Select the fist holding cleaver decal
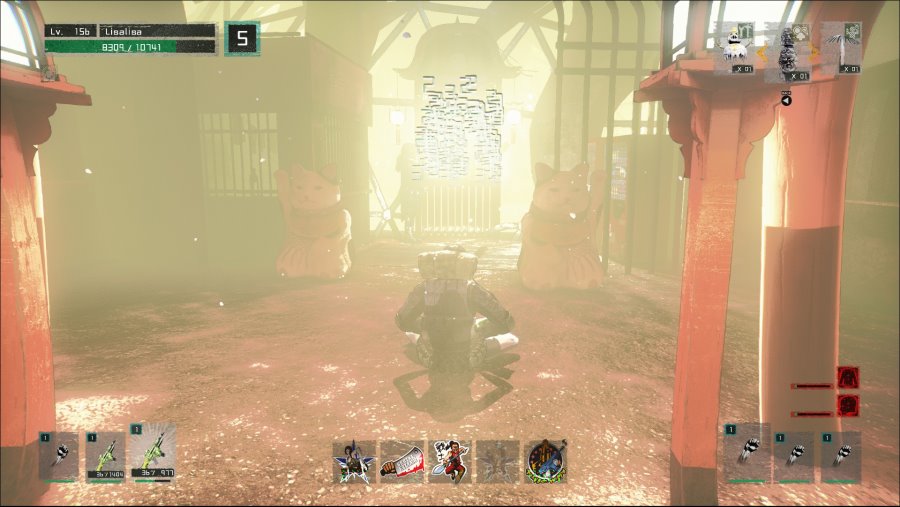Image resolution: width=900 pixels, height=507 pixels. pyautogui.click(x=402, y=462)
